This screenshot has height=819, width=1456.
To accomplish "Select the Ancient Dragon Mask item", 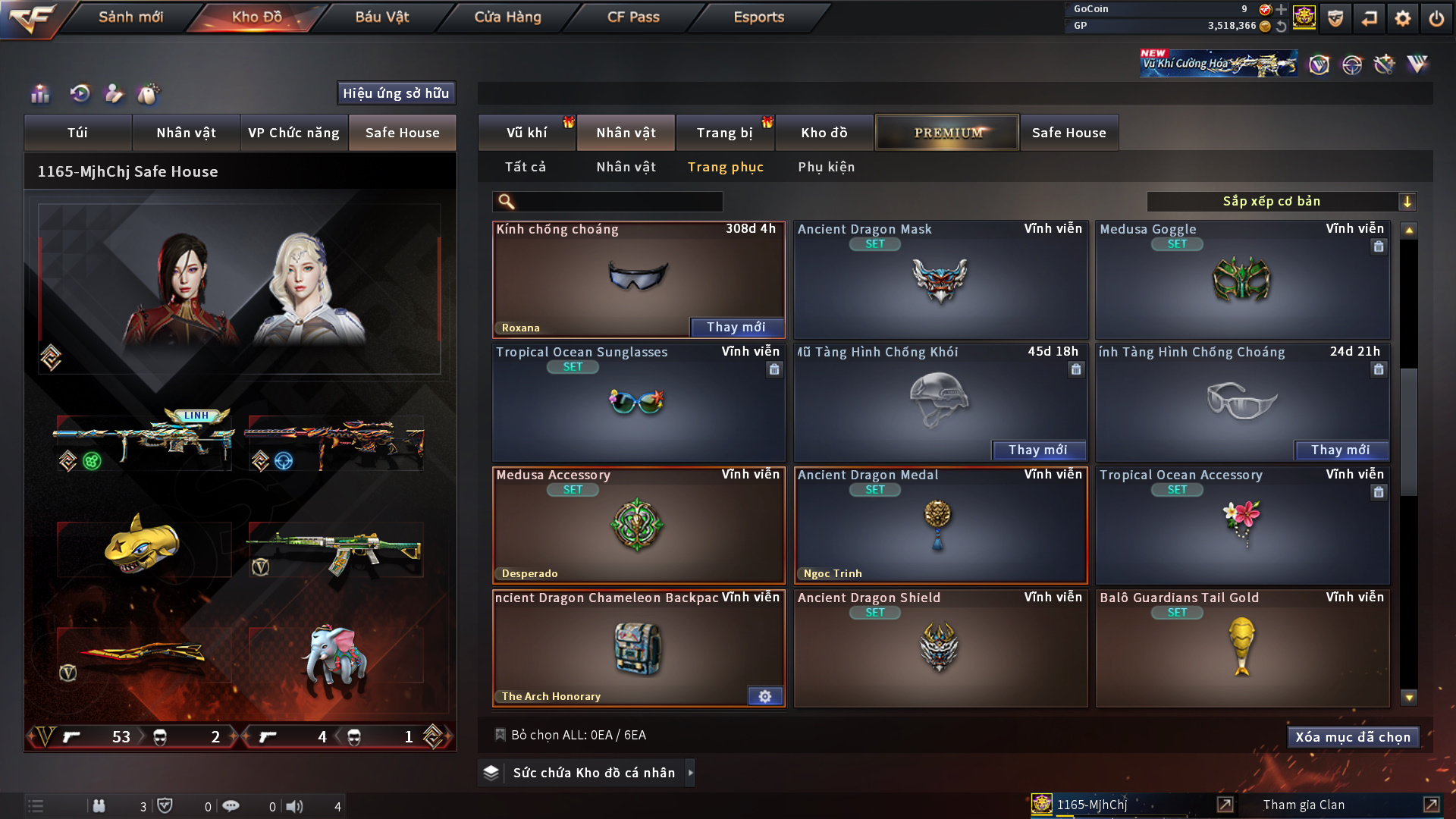I will (940, 281).
